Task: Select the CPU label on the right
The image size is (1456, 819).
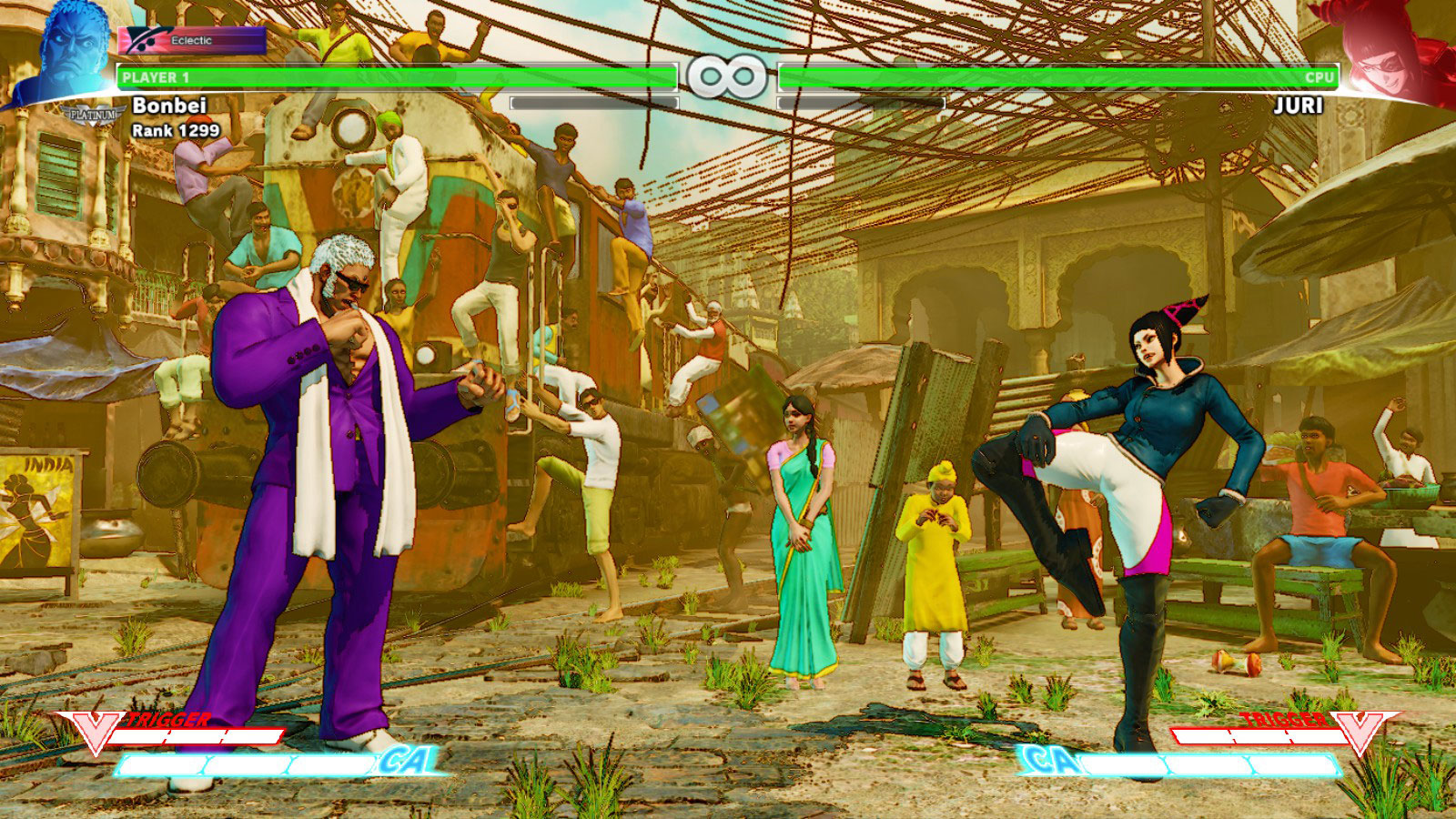Action: (x=1319, y=80)
